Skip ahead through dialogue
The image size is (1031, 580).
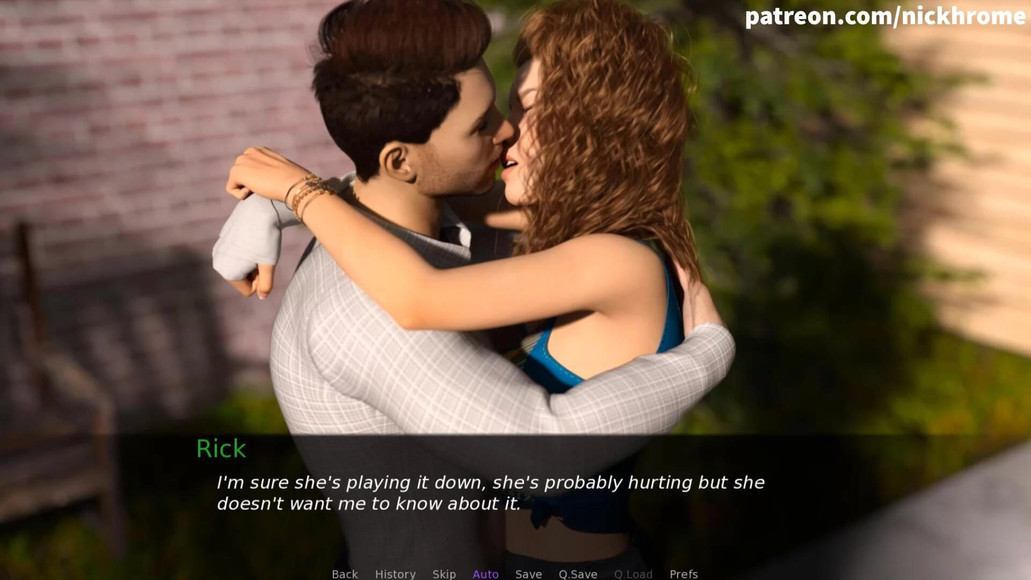[444, 573]
